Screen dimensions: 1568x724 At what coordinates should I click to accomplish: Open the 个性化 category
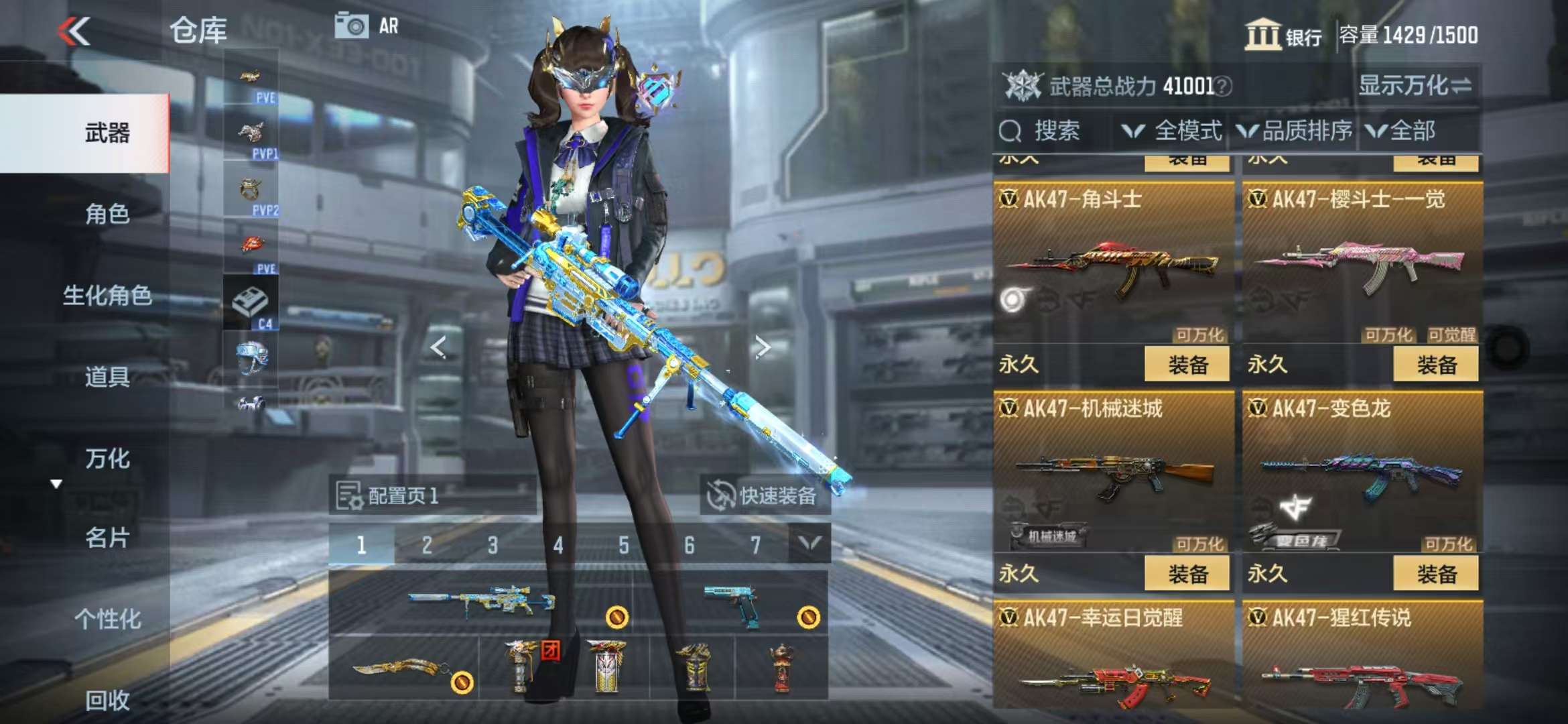(x=107, y=619)
